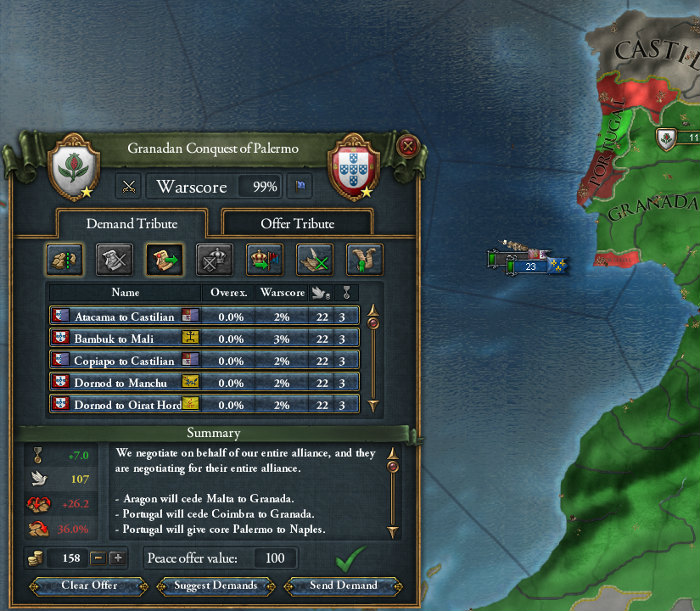Screen dimensions: 700x611
Task: Click the crown and flag demand icon
Action: [x=265, y=259]
